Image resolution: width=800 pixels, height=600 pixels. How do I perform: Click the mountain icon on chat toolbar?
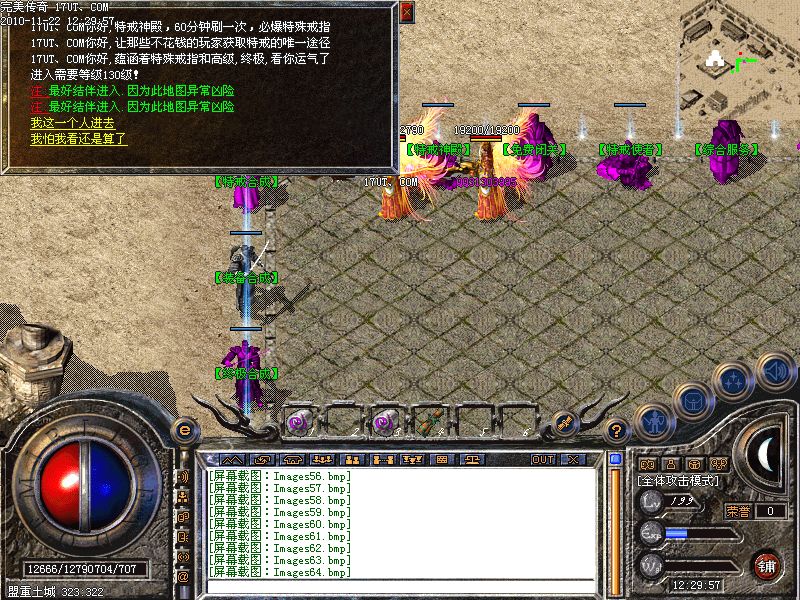click(x=230, y=459)
